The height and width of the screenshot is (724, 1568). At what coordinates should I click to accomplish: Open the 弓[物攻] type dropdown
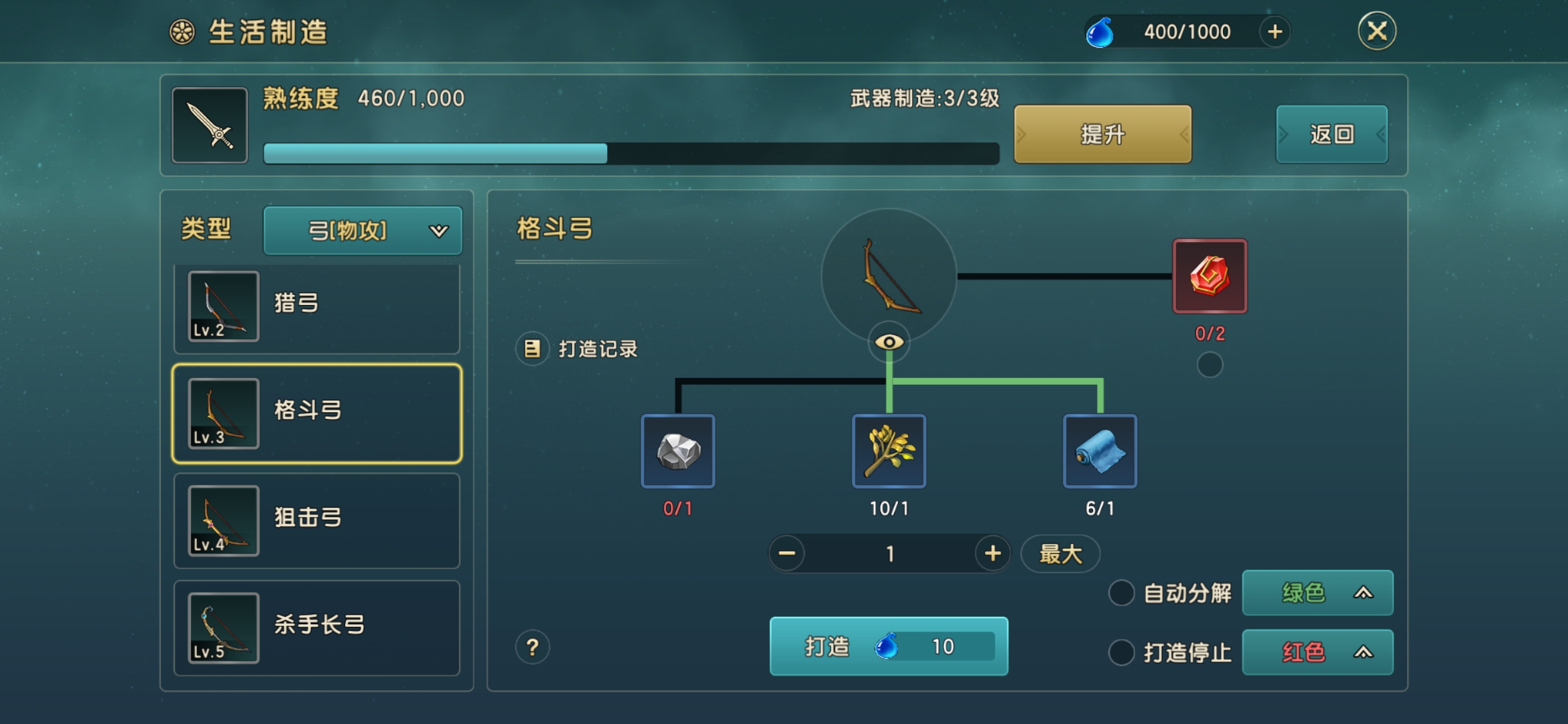[x=363, y=231]
